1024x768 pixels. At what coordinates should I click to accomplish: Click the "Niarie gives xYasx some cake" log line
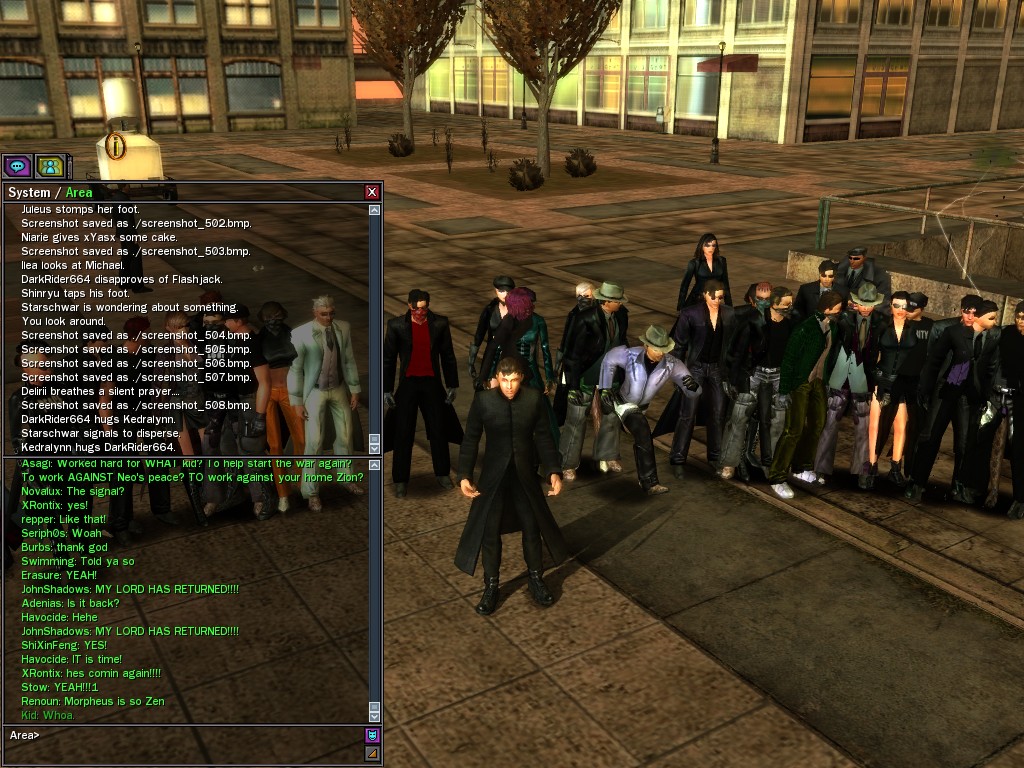pyautogui.click(x=99, y=237)
